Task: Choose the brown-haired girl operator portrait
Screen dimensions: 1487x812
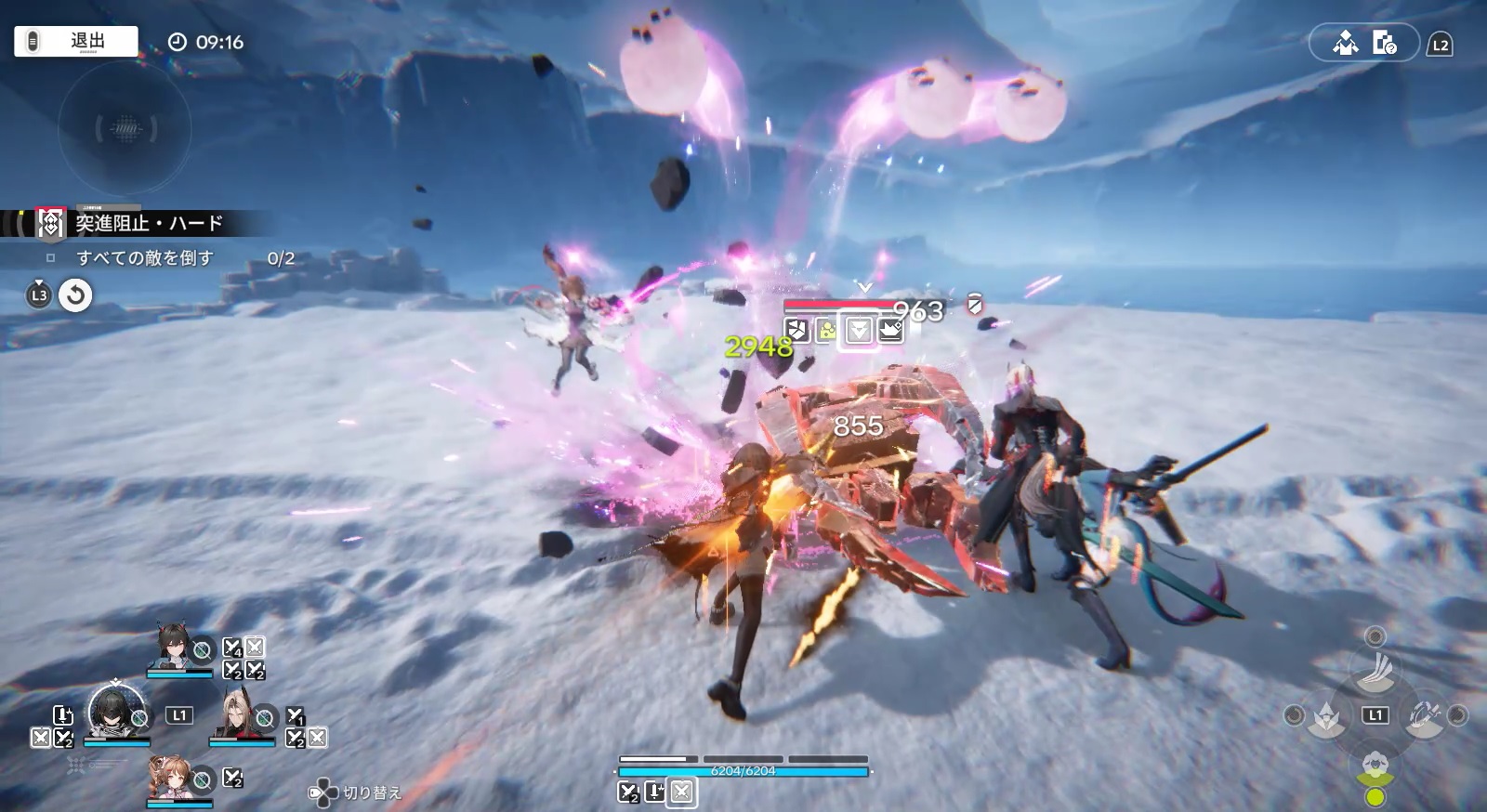Action: click(174, 777)
